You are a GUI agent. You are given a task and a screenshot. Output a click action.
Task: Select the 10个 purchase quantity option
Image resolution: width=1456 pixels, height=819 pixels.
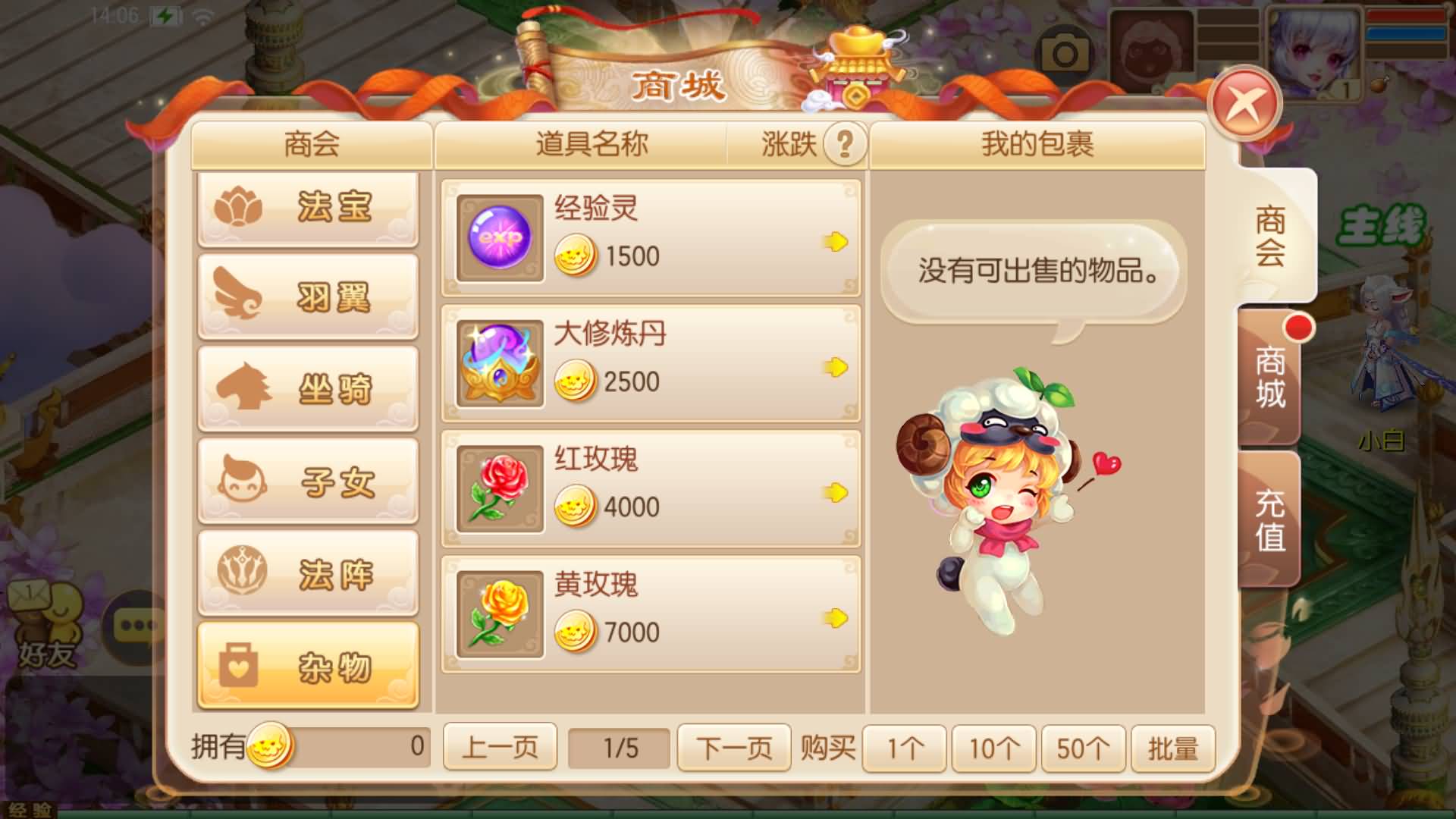(x=993, y=747)
